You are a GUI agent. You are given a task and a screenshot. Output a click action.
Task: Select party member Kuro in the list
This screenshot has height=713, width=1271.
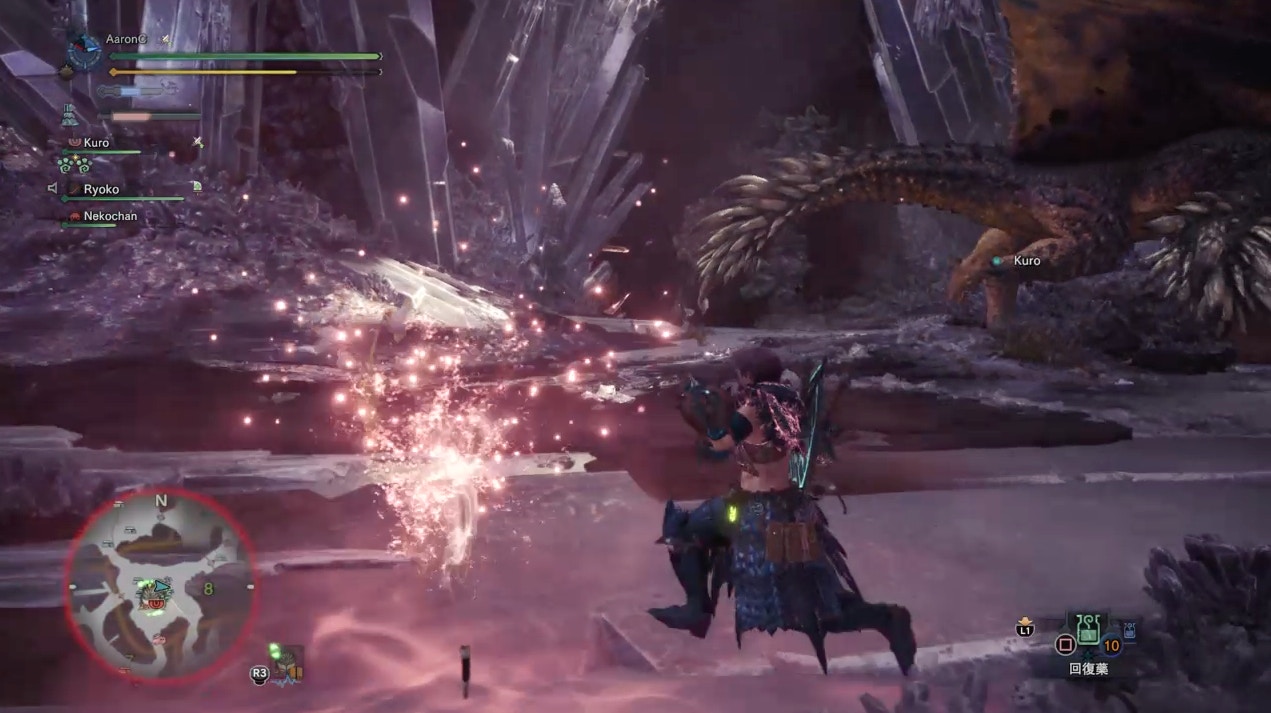[96, 143]
